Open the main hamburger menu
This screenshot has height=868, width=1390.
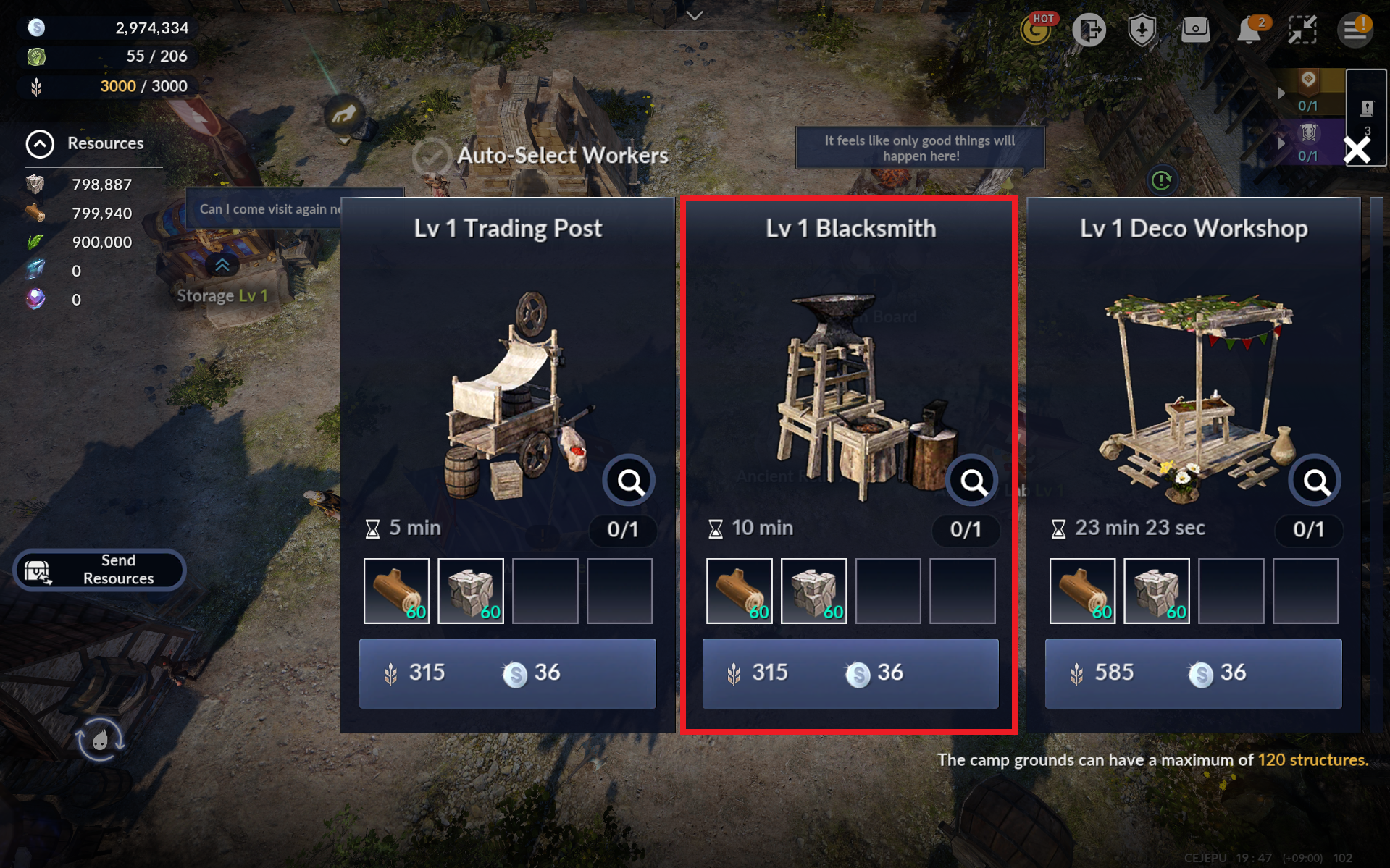[1355, 30]
